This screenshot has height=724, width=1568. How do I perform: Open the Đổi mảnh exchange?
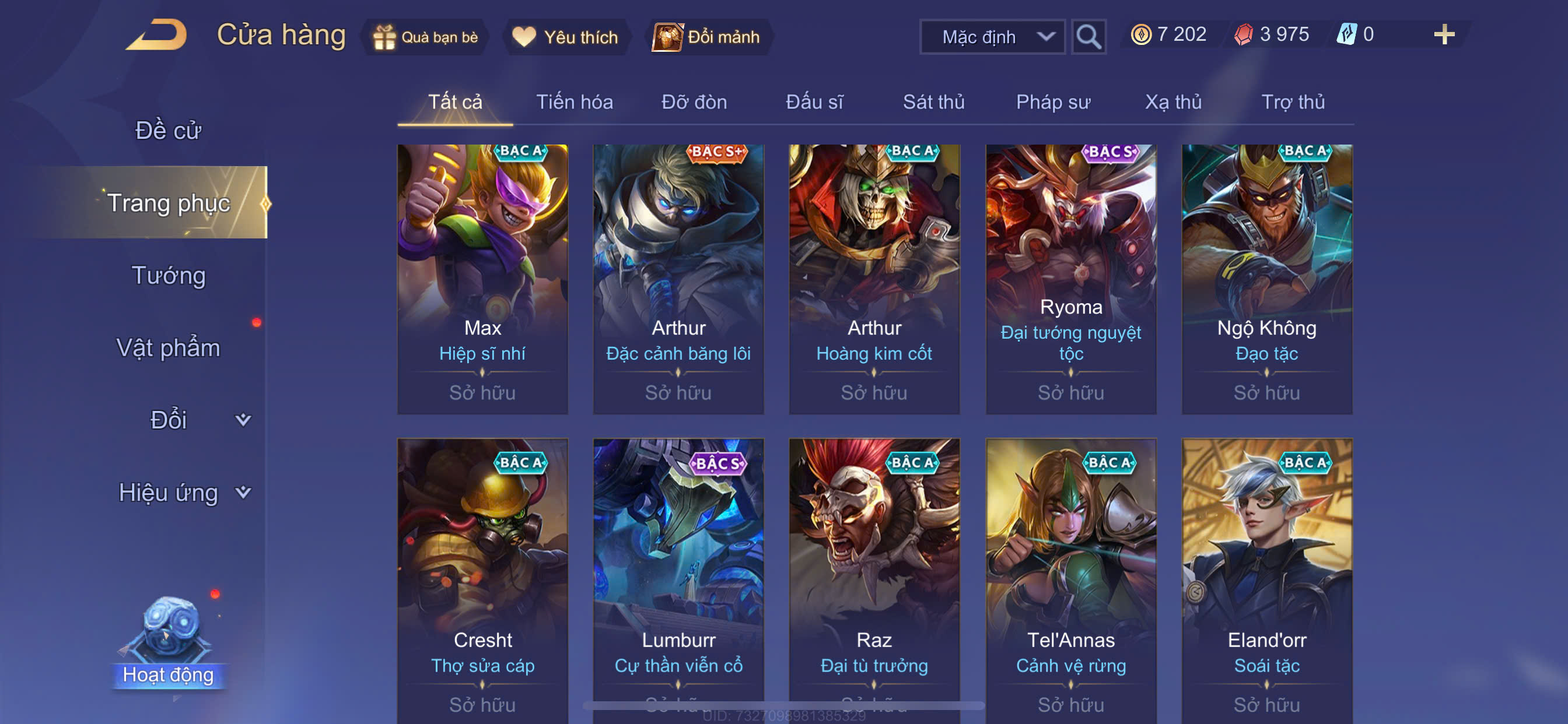708,37
